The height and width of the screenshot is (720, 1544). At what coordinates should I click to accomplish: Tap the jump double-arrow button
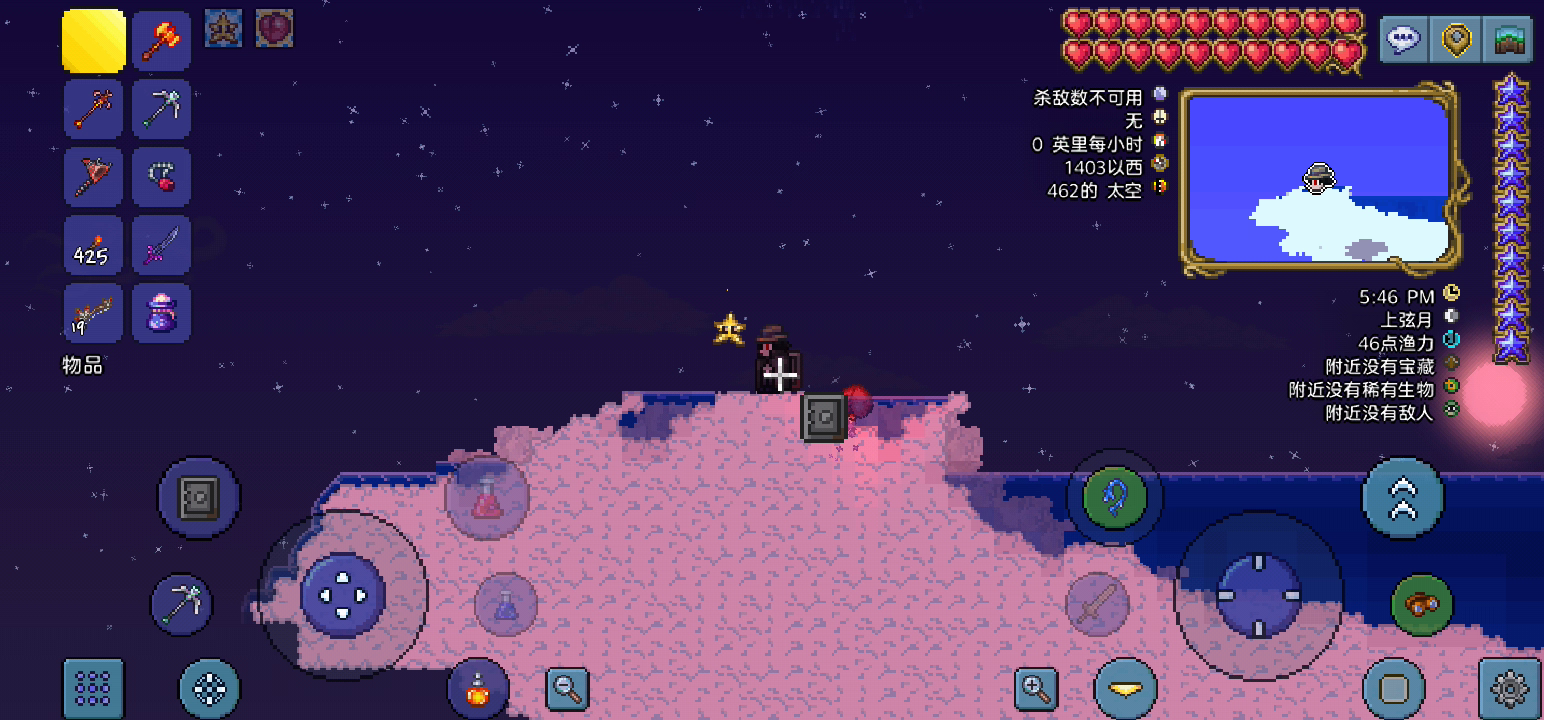(x=1403, y=498)
